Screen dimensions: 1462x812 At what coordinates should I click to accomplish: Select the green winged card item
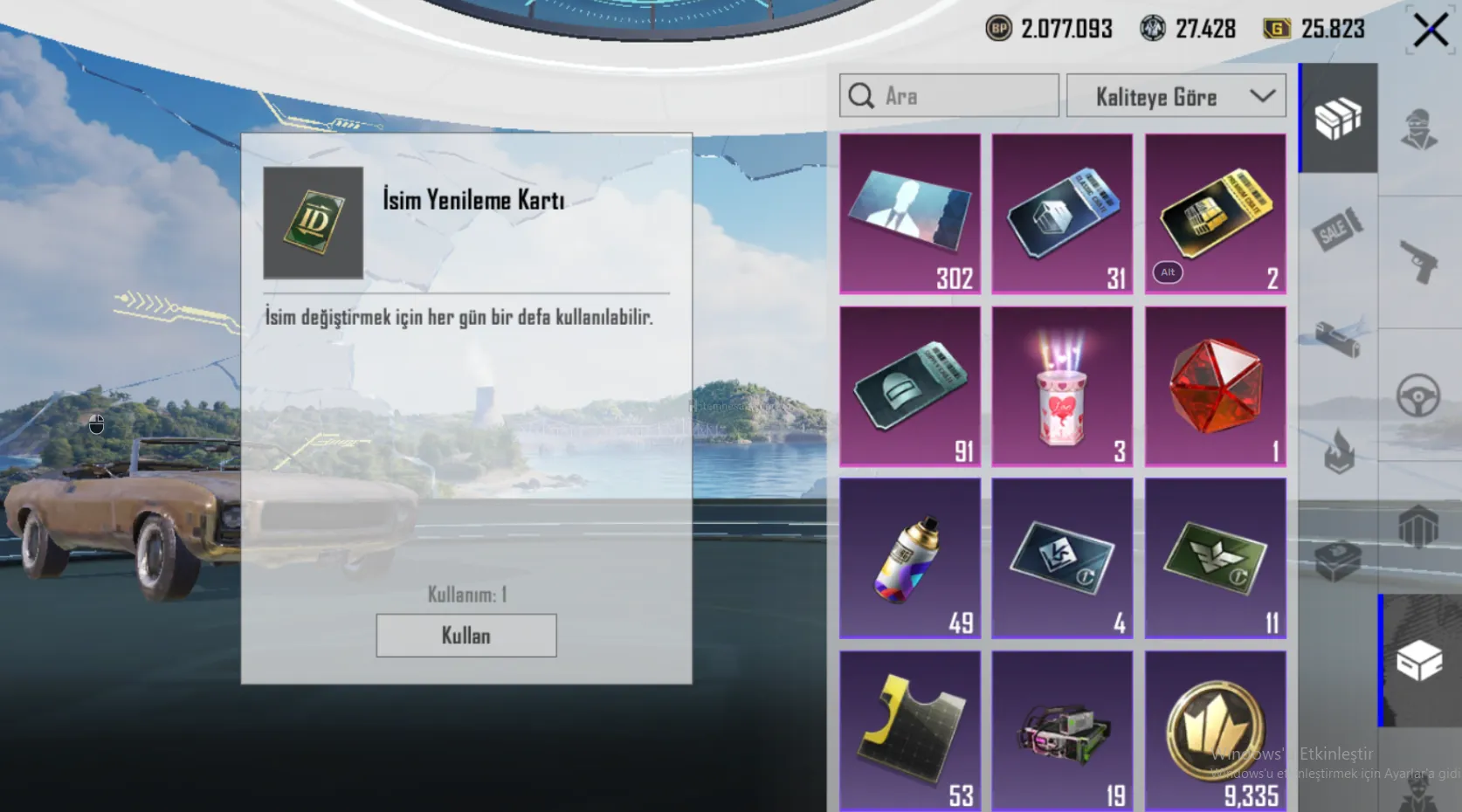point(1215,558)
